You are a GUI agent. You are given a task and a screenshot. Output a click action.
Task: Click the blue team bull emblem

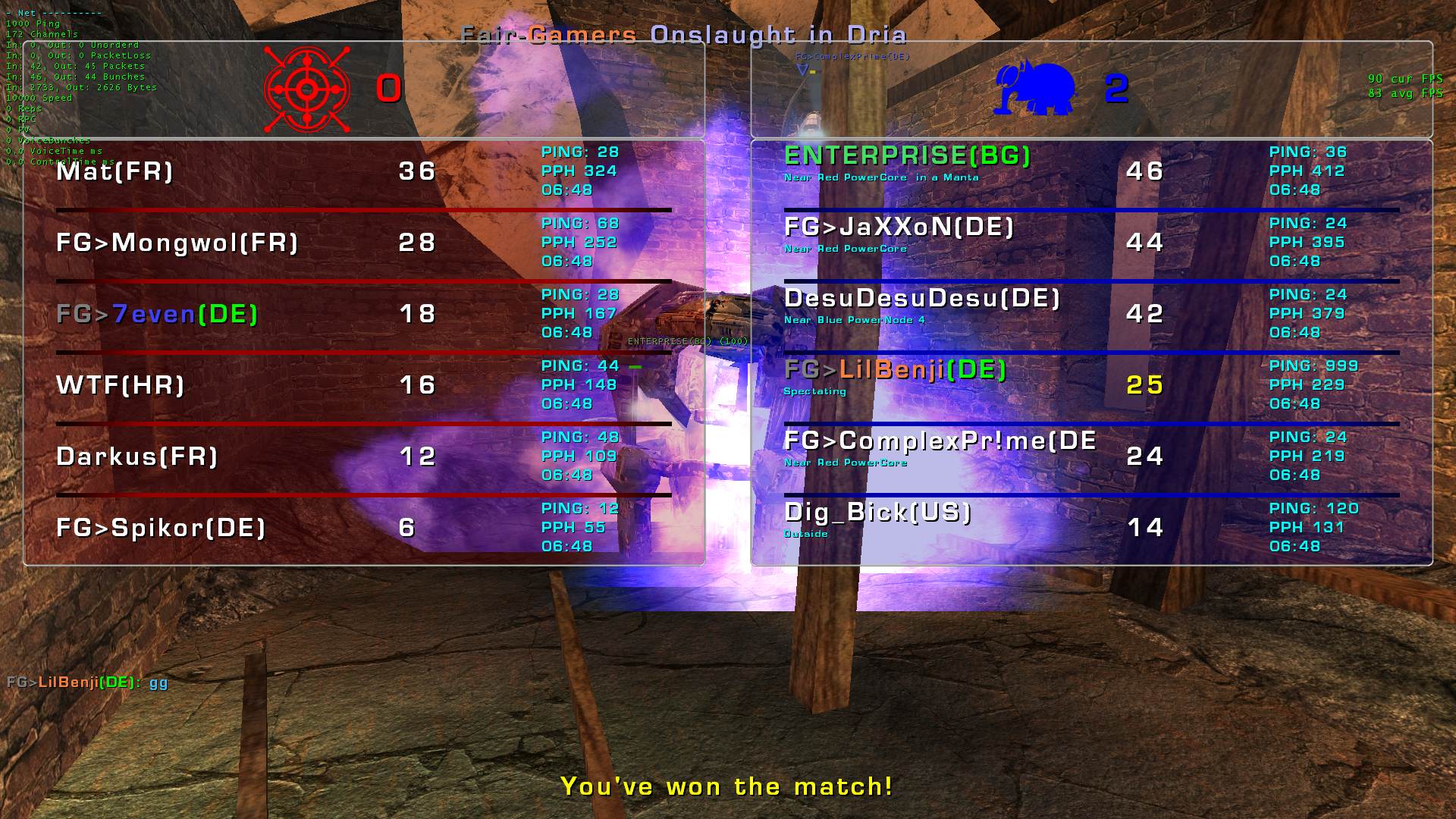pyautogui.click(x=1035, y=89)
